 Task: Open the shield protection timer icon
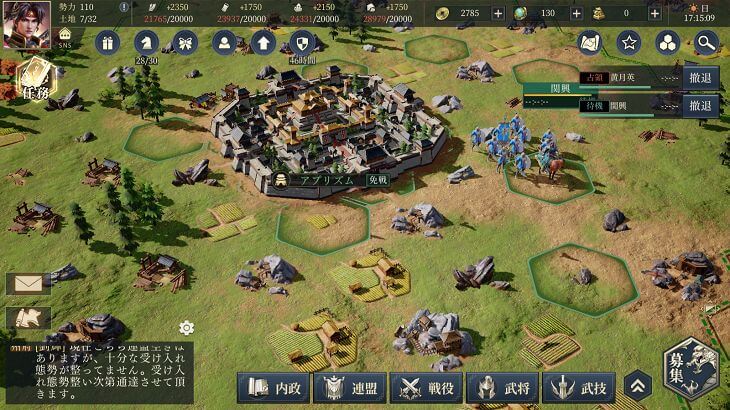[x=303, y=42]
